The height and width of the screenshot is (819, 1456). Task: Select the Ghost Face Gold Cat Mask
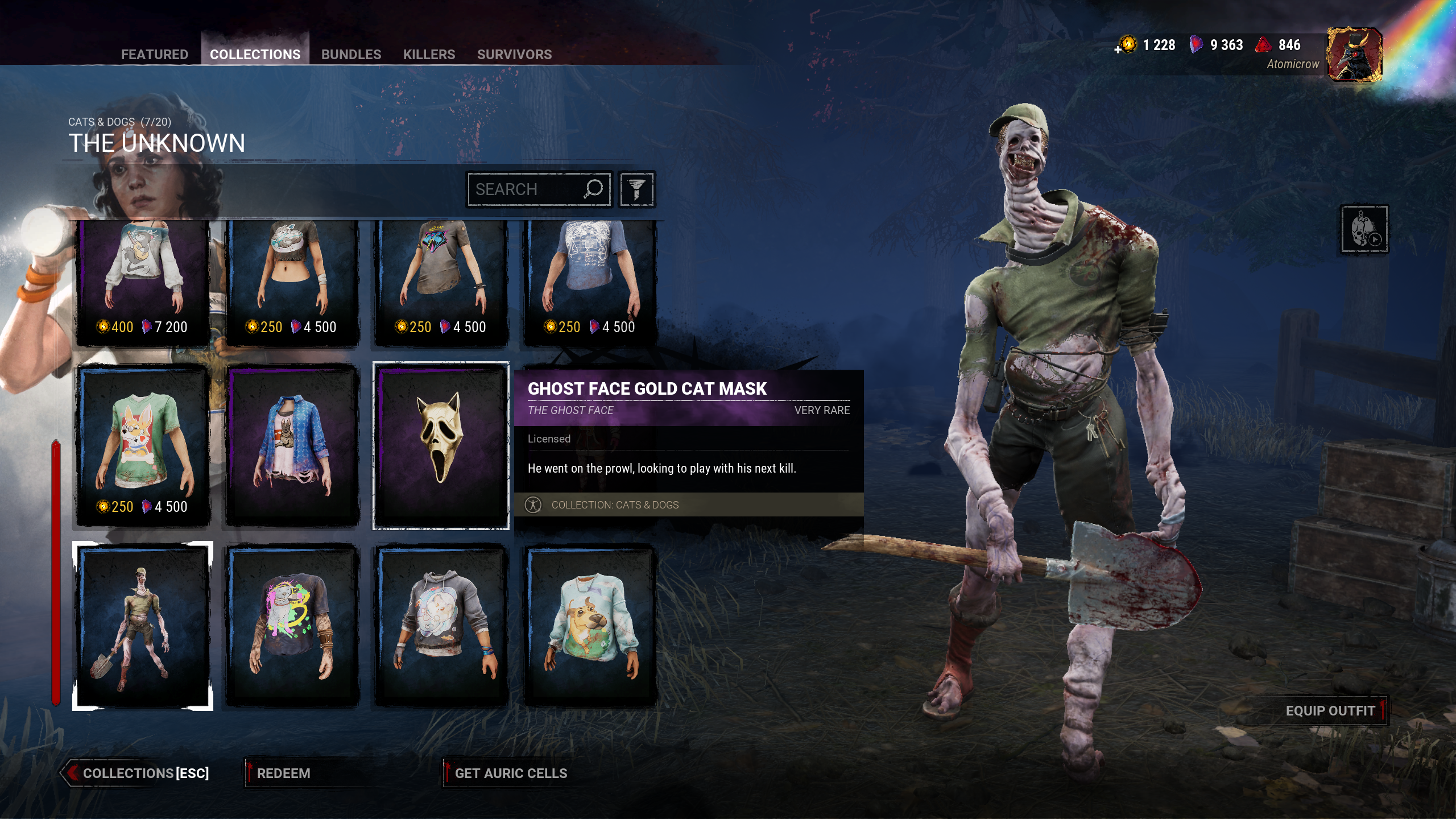[441, 445]
